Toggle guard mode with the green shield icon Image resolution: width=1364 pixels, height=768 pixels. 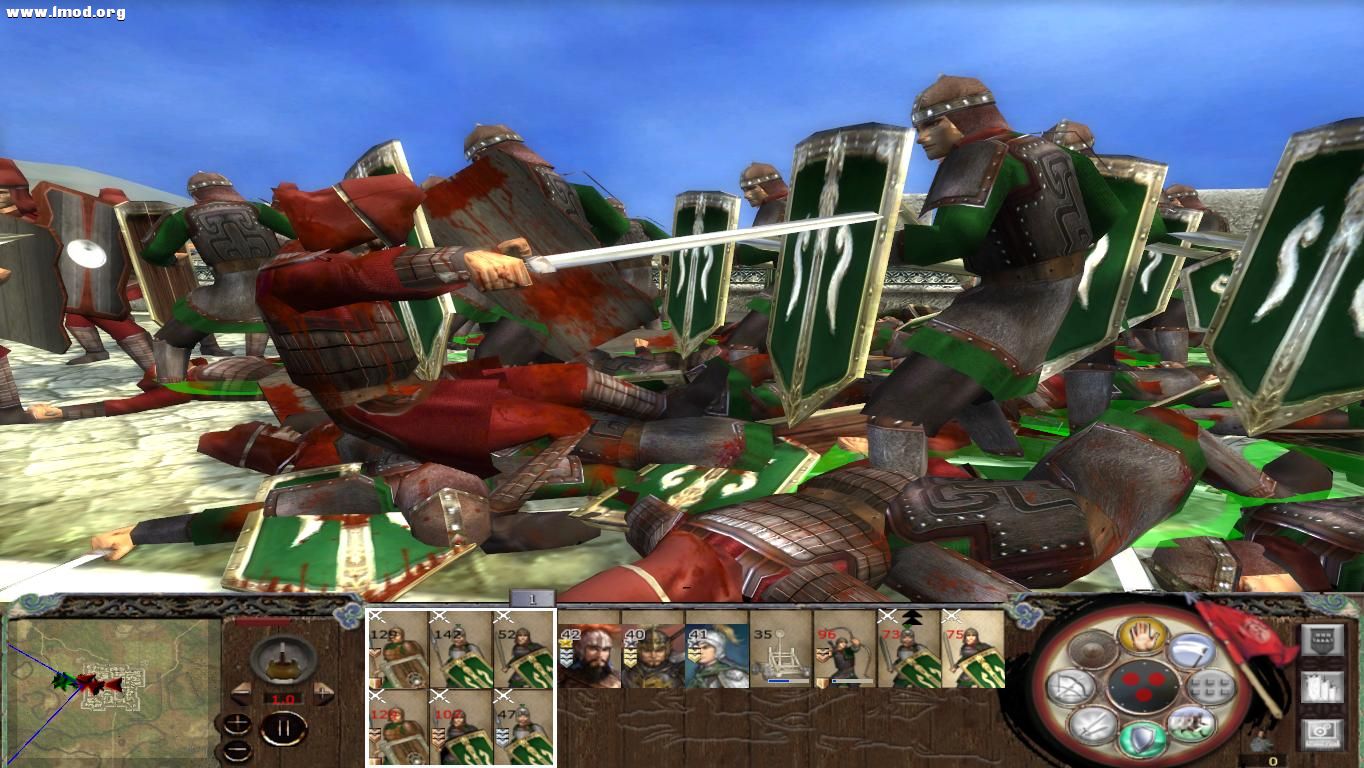[x=1143, y=738]
